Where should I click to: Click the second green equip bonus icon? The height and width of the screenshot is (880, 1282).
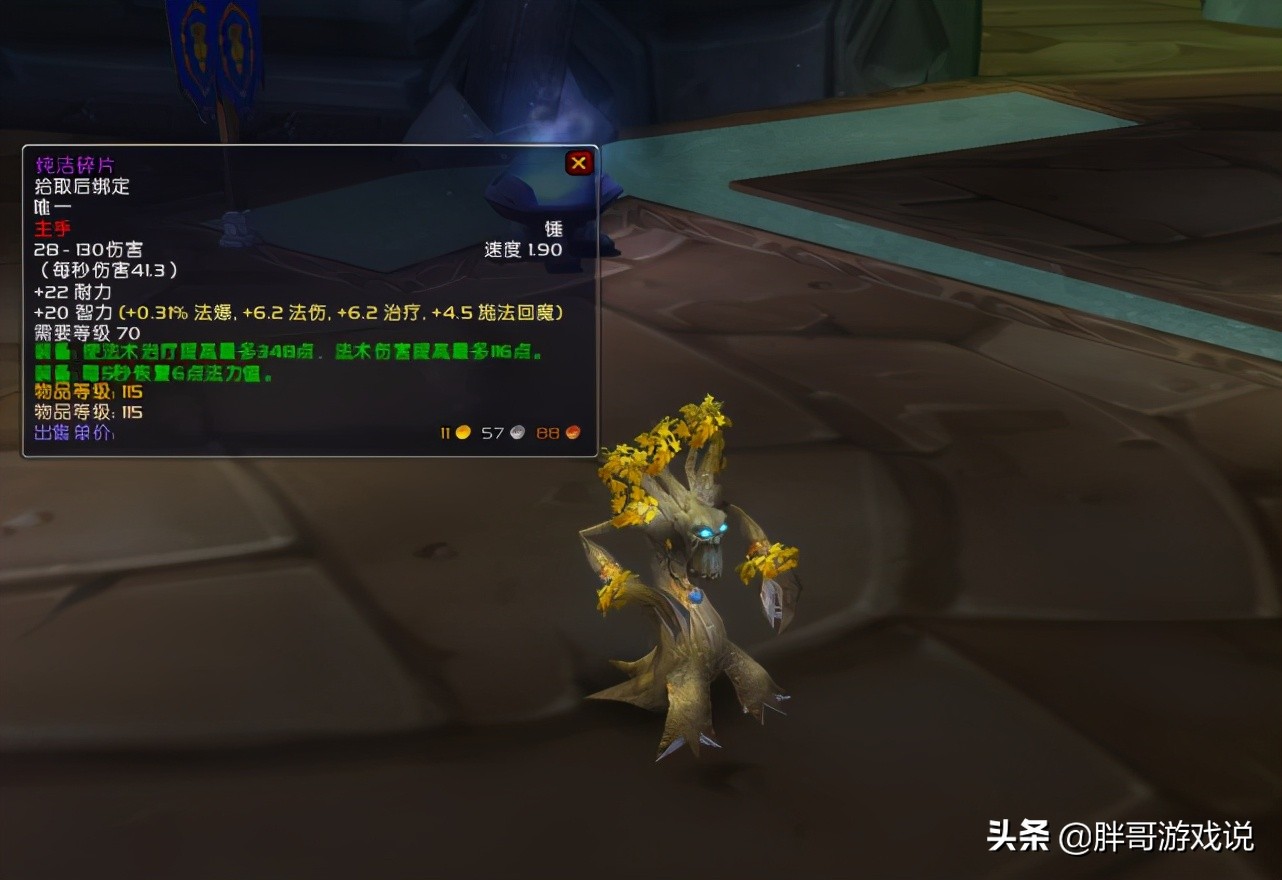coord(44,372)
